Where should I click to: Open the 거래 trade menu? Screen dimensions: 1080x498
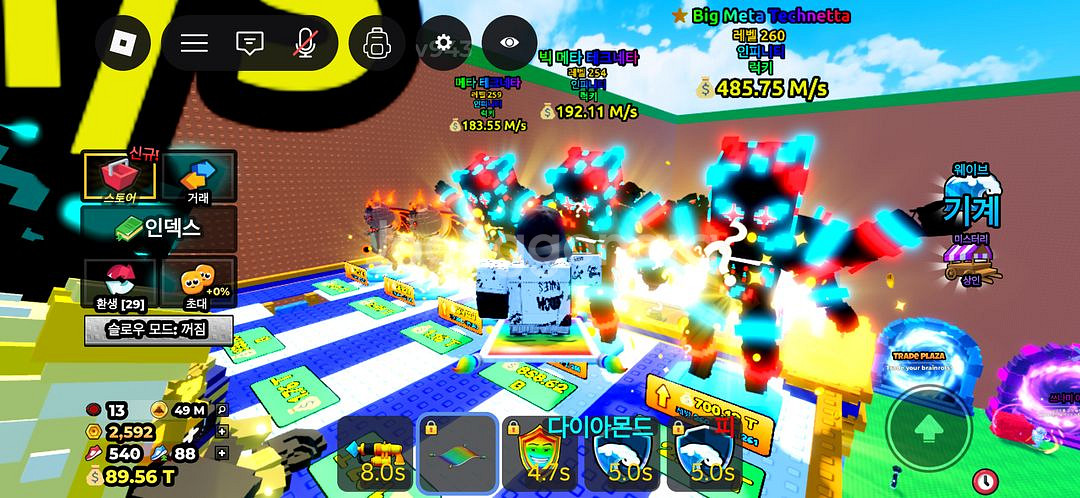pyautogui.click(x=198, y=177)
